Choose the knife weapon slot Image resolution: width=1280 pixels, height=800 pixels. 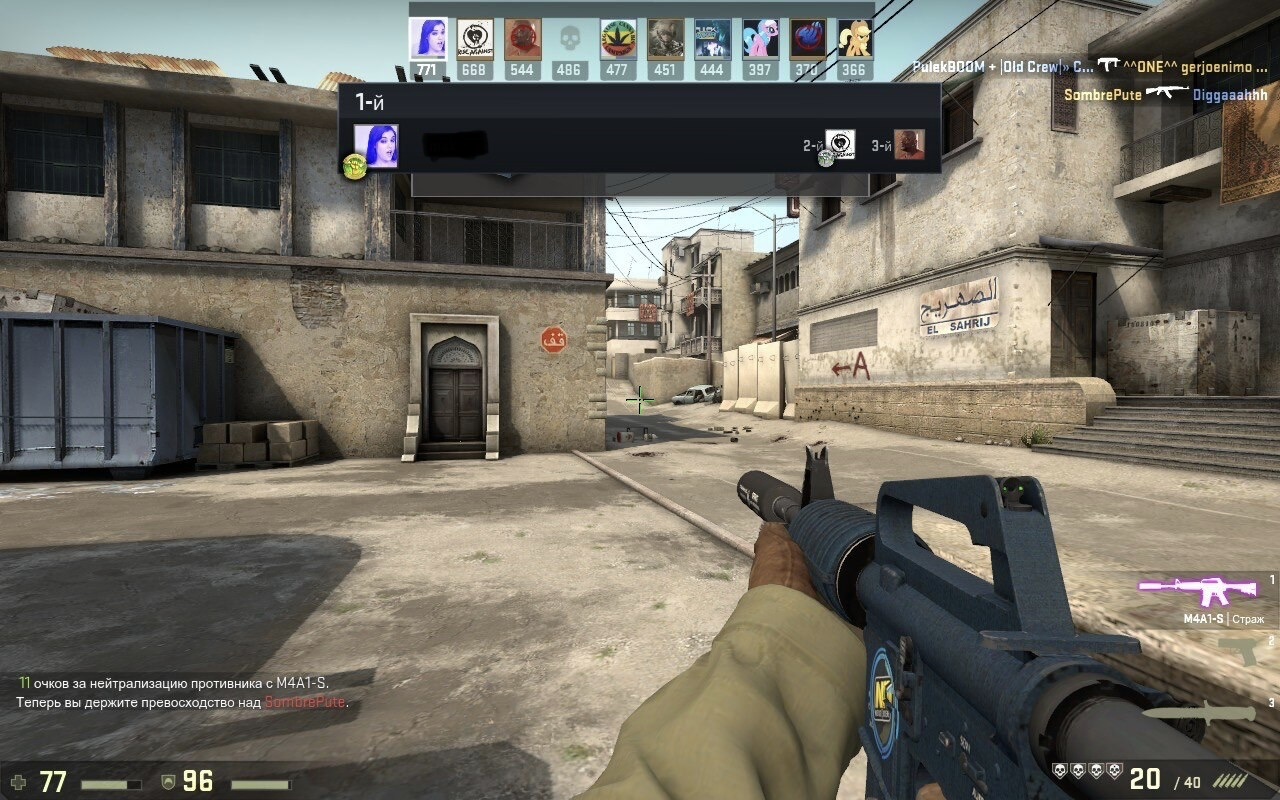(1200, 712)
